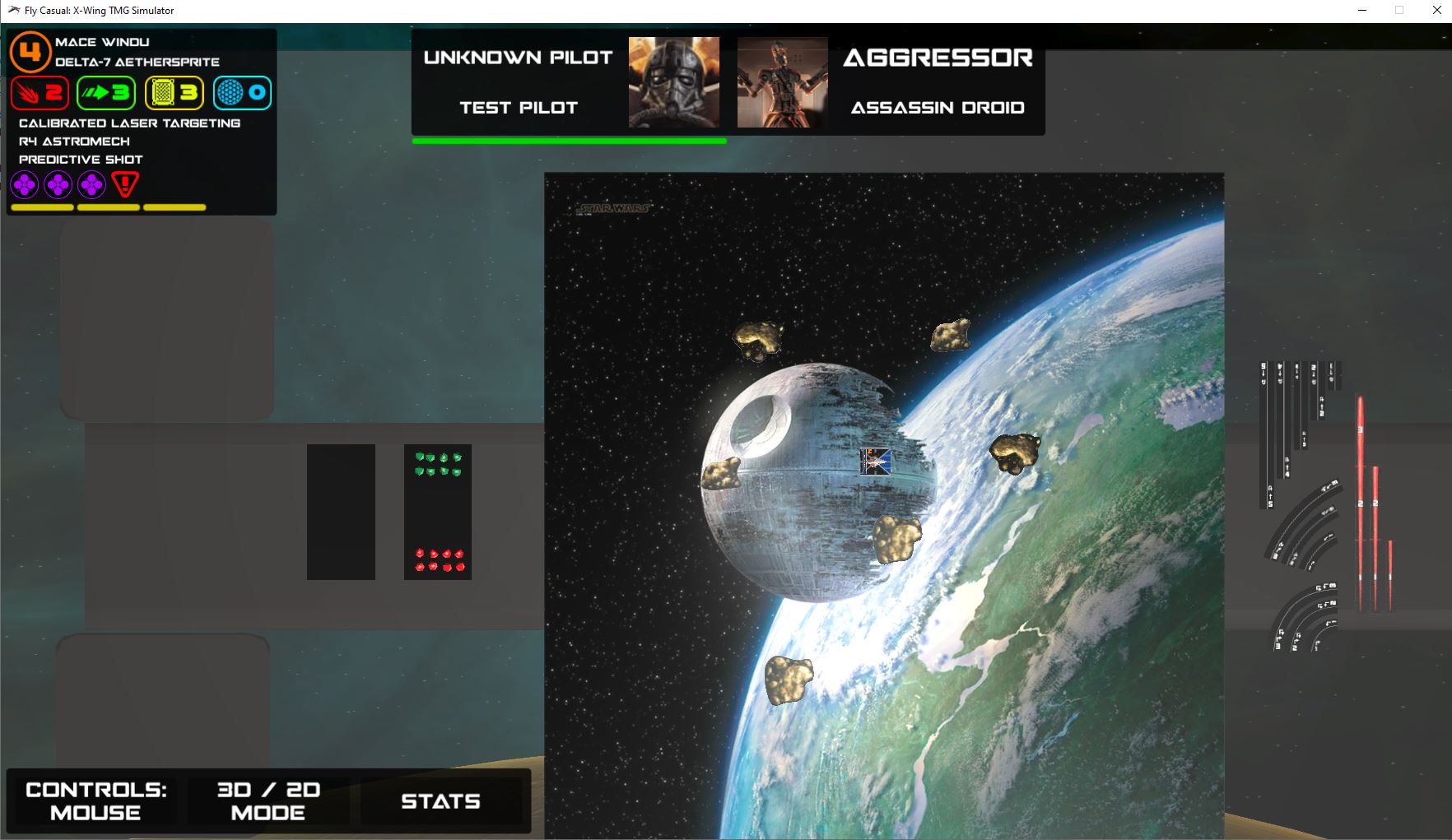The image size is (1452, 840).
Task: Select the ship token on the board
Action: point(875,462)
